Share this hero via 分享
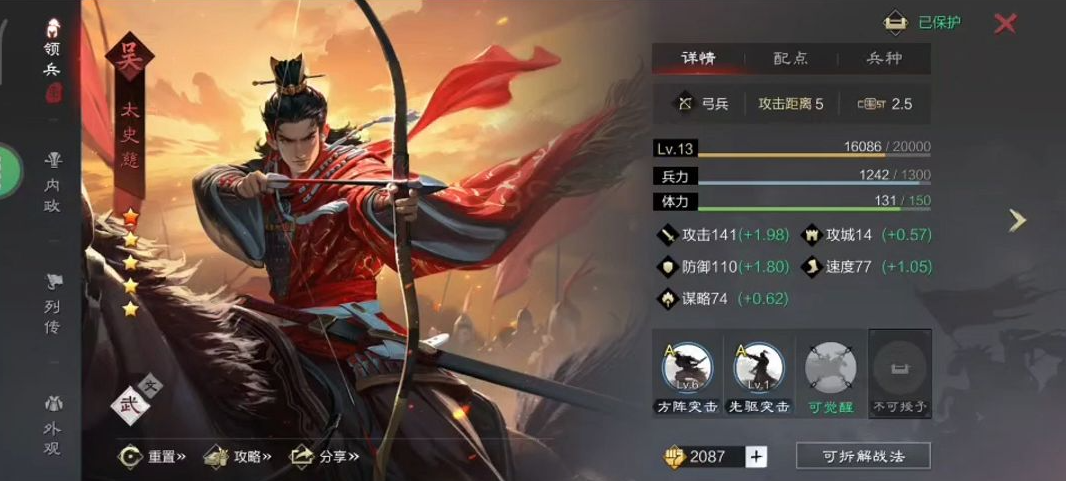This screenshot has height=481, width=1066. 325,456
